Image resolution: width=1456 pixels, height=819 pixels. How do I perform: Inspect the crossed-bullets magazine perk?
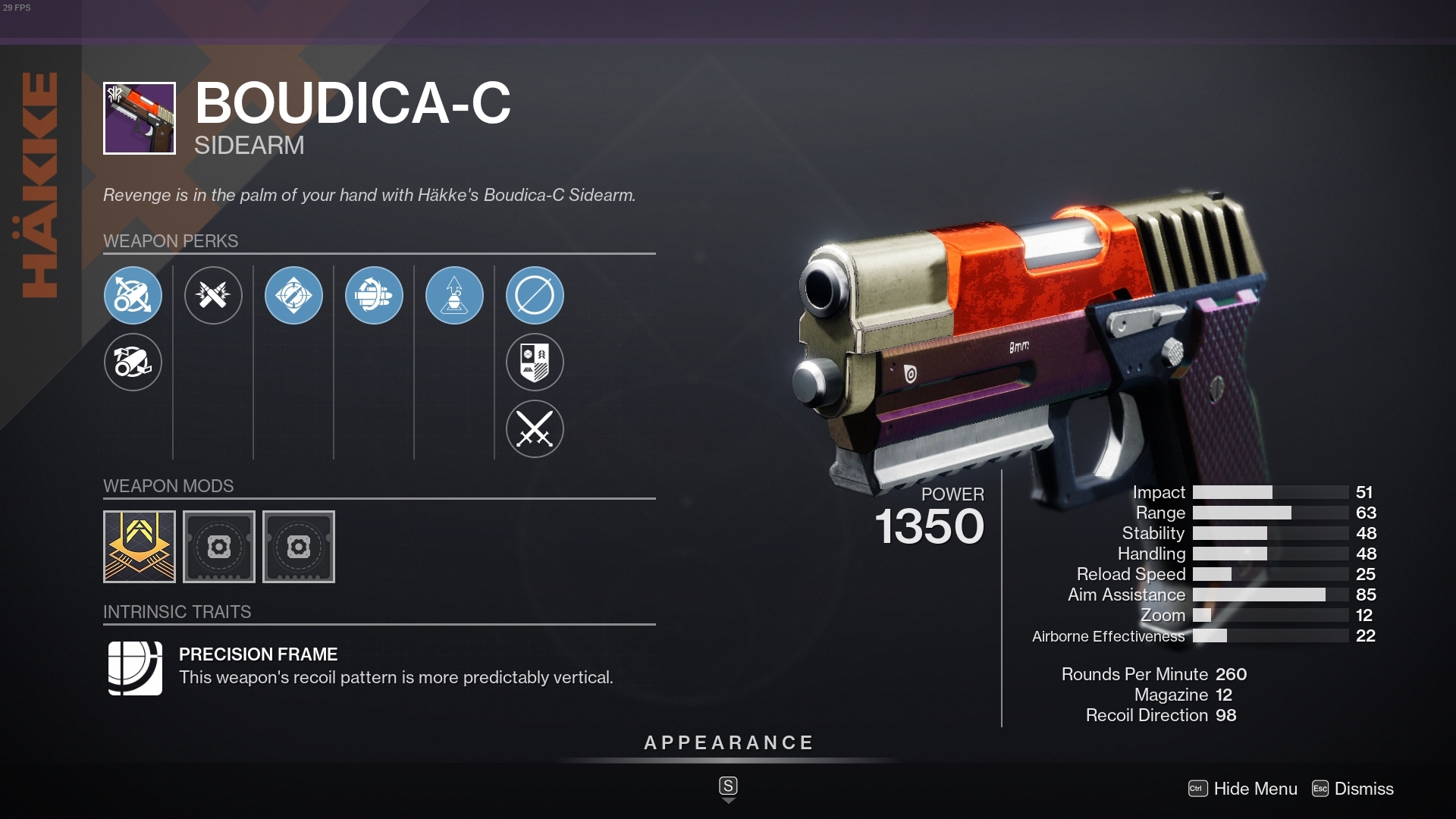point(214,296)
